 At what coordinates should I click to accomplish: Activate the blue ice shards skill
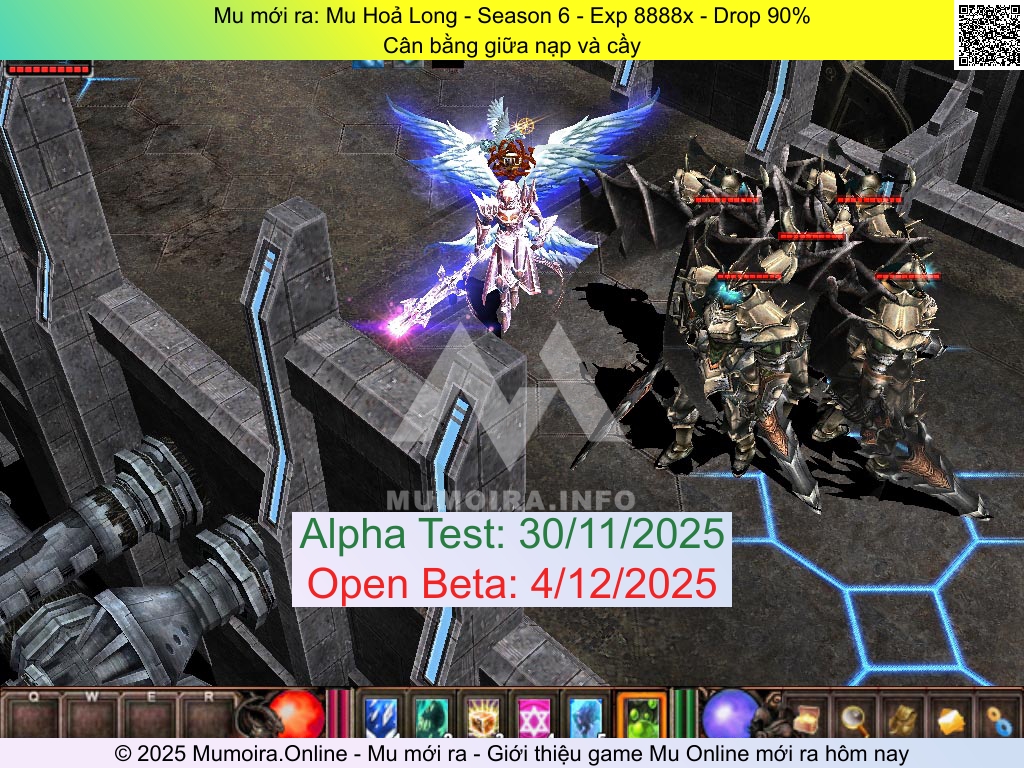click(x=381, y=716)
